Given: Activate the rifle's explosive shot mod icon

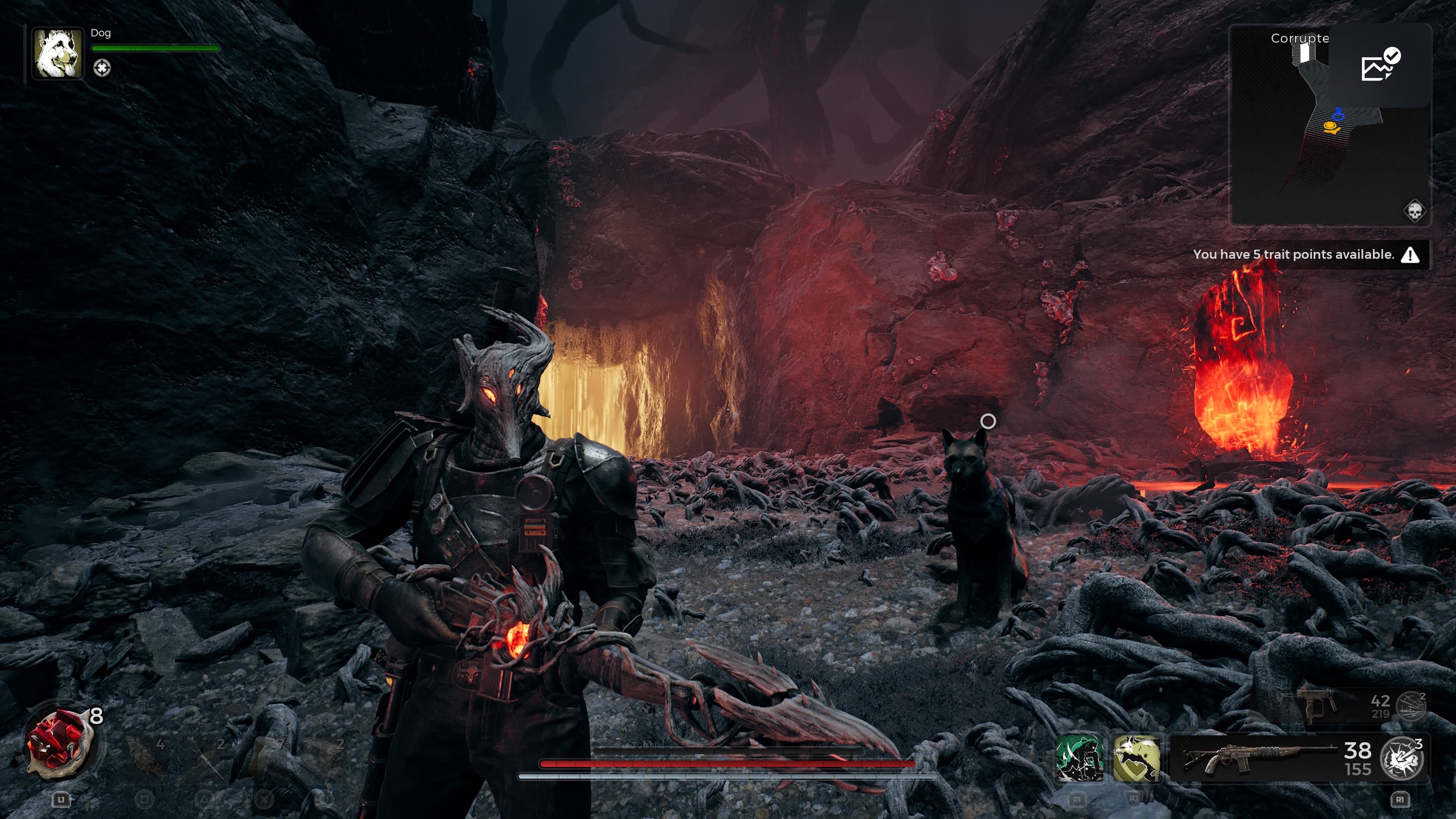Looking at the screenshot, I should coord(1401,758).
